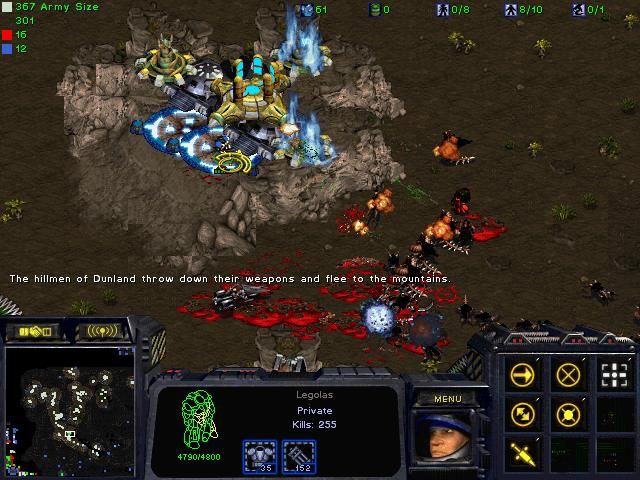Inspect the infantry weapons upgrade icon
Viewport: 640px width, 480px height.
pos(299,456)
